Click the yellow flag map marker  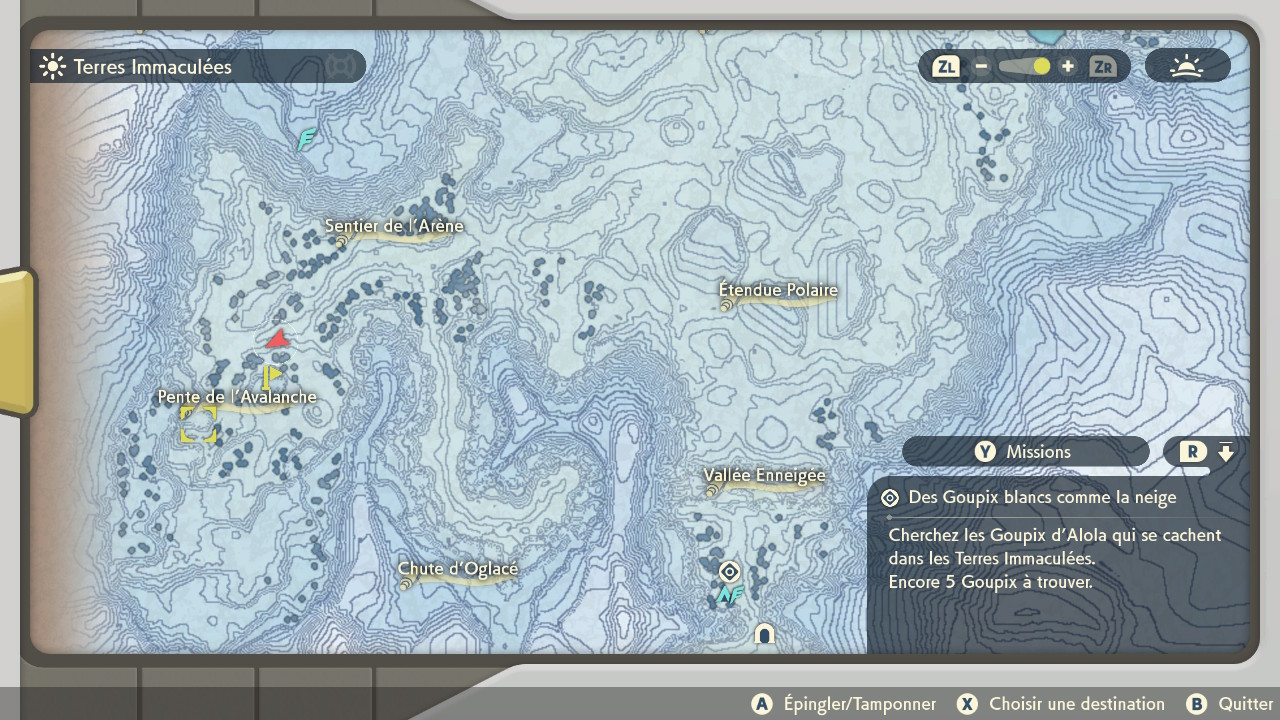pyautogui.click(x=270, y=376)
